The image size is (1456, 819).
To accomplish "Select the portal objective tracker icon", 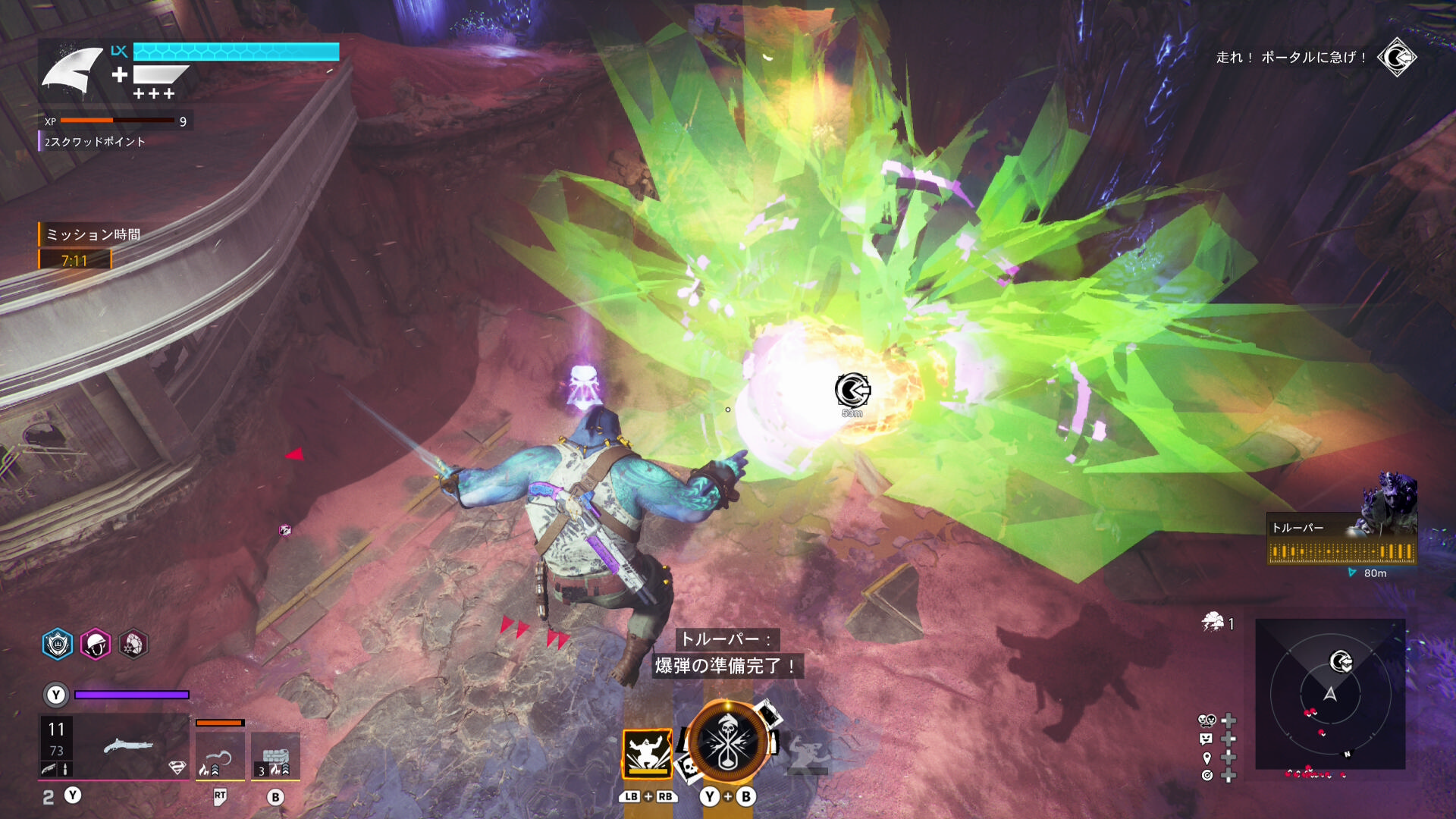I will point(1397,58).
